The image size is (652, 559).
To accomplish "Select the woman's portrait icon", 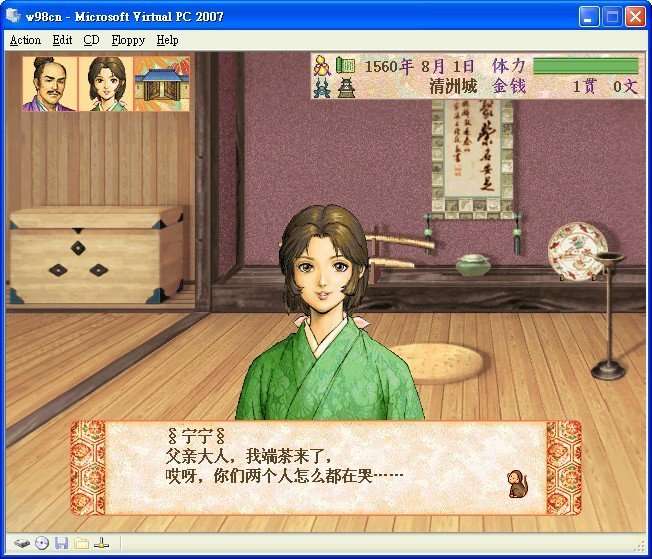I will click(x=106, y=83).
